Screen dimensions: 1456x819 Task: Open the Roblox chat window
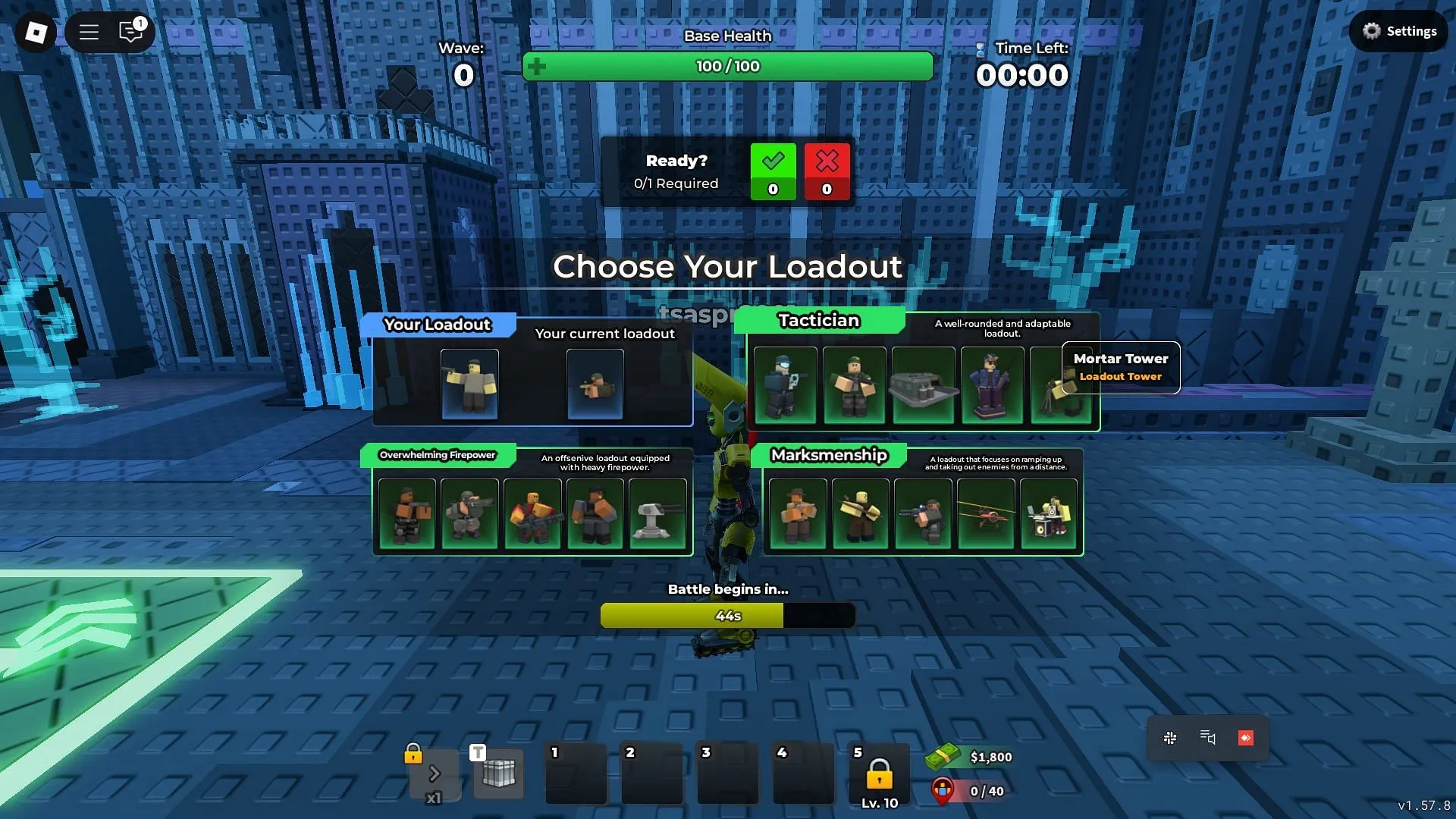click(x=130, y=32)
